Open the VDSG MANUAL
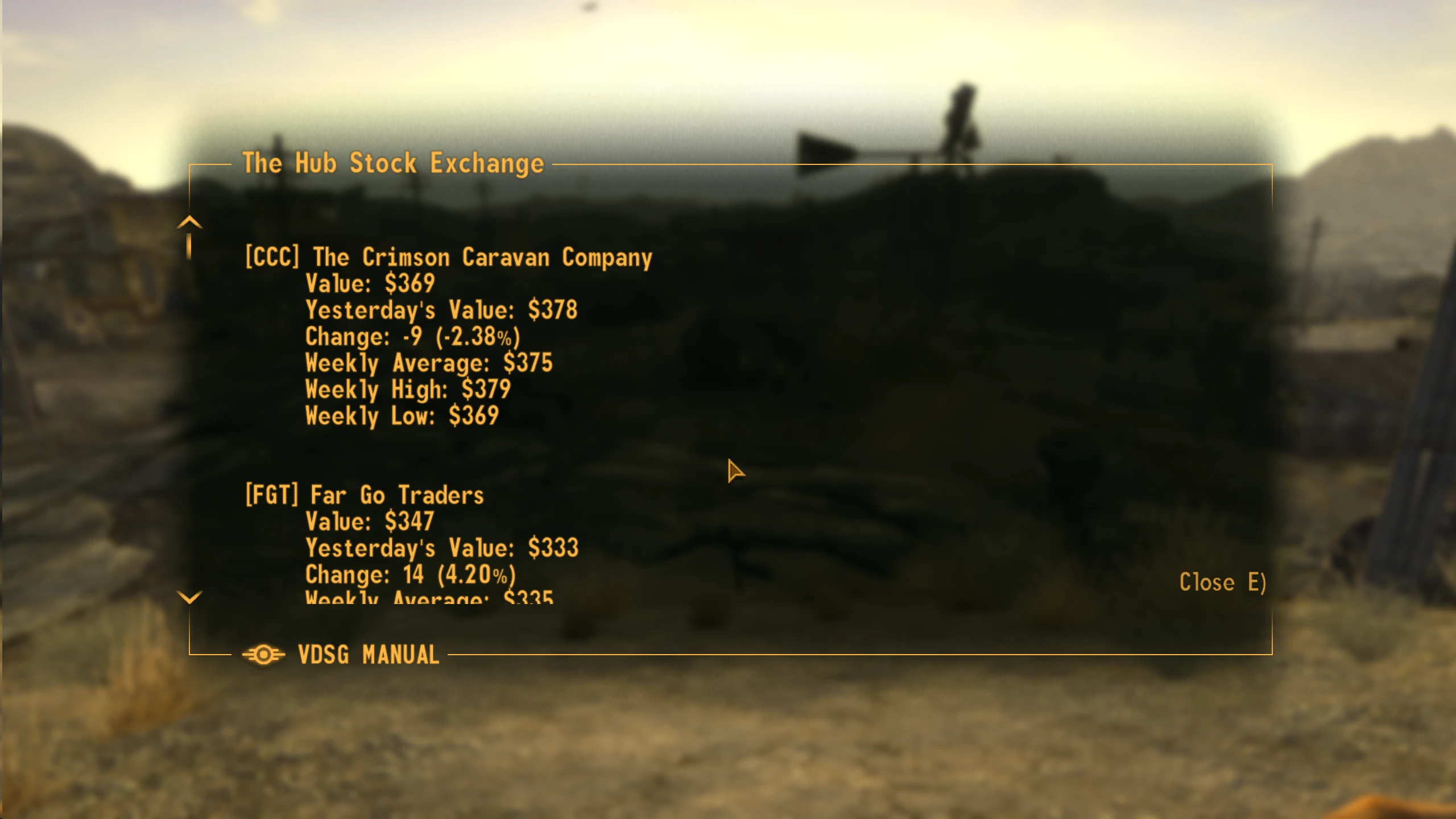This screenshot has width=1456, height=819. coord(367,655)
